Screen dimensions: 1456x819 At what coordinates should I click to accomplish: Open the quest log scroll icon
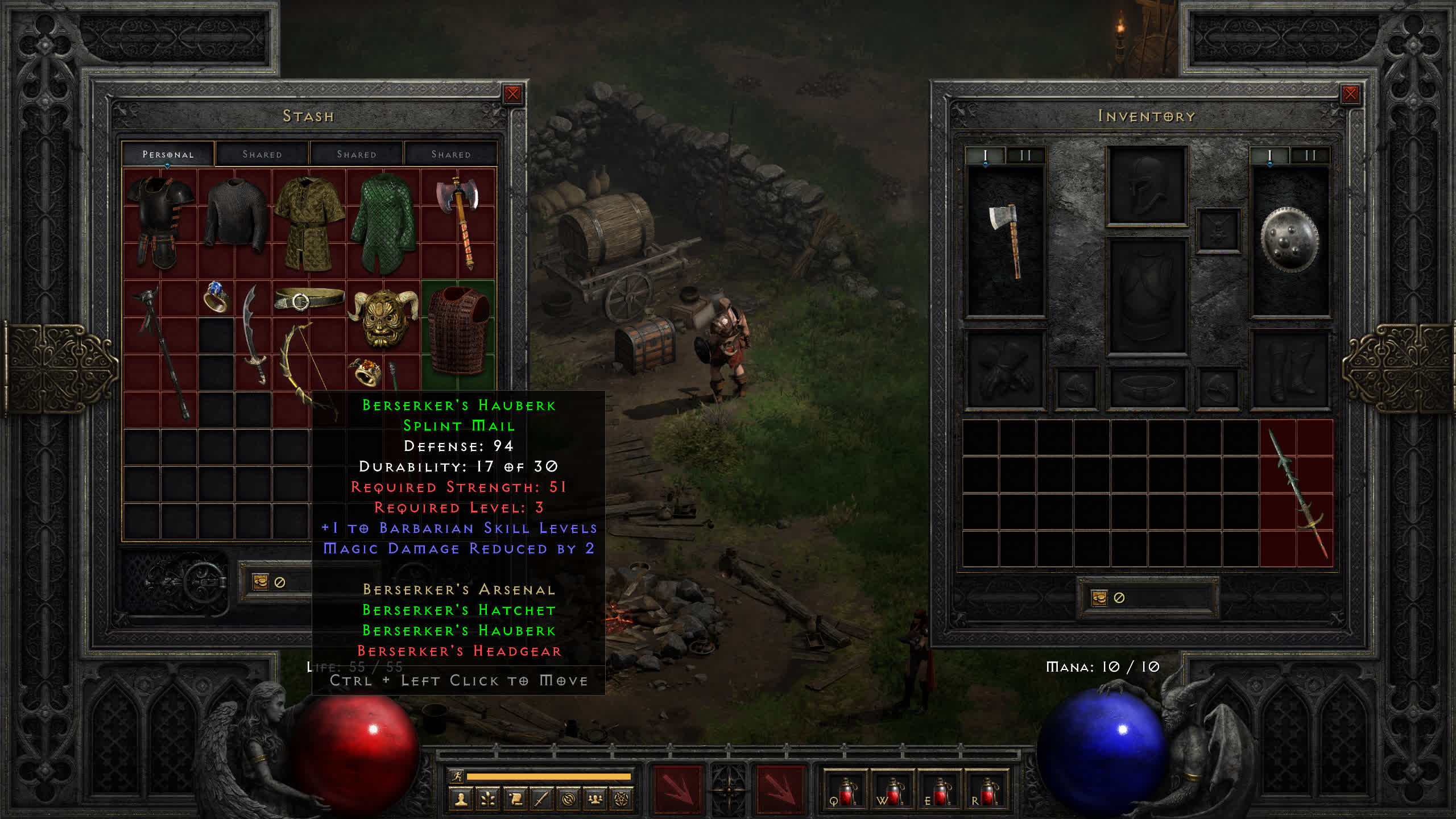coord(515,800)
